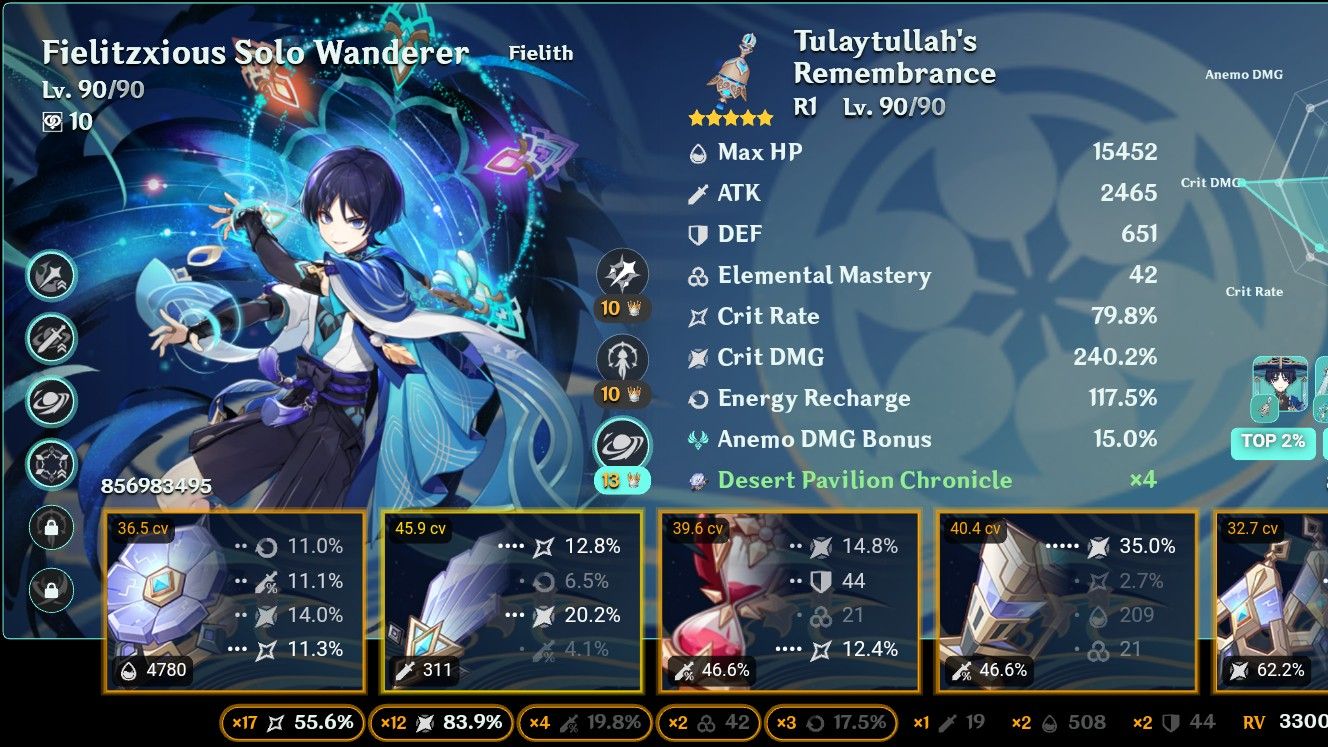
Task: Toggle the lower lock icon on the left
Action: 51,586
